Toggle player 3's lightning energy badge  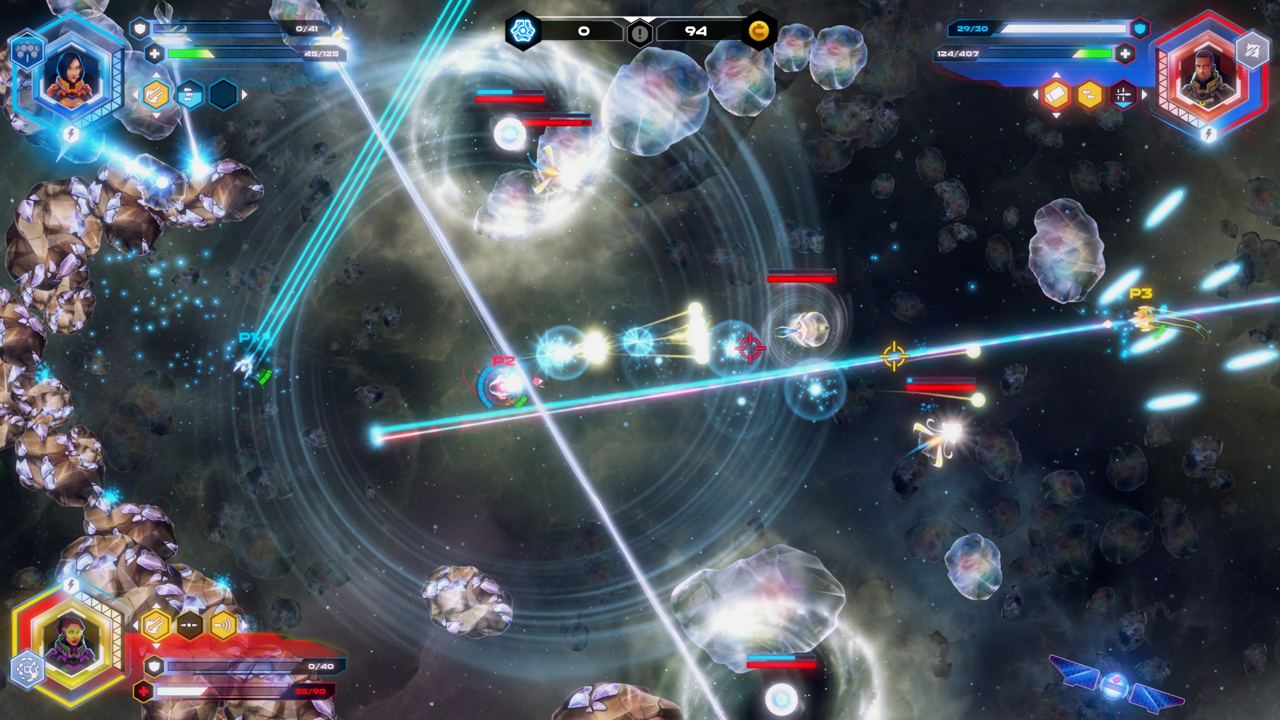(1209, 133)
